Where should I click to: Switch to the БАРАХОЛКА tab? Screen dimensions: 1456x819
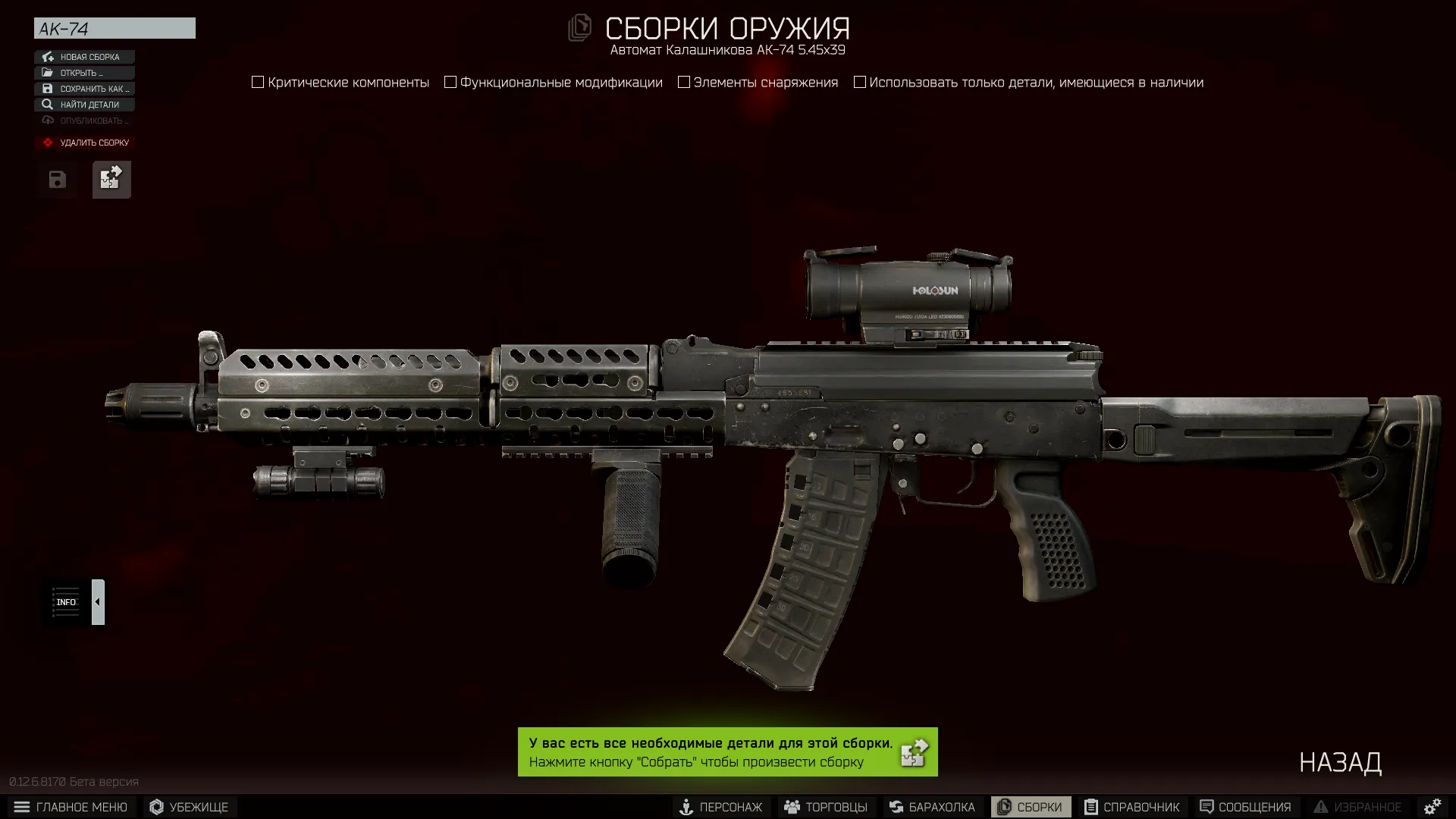click(931, 807)
